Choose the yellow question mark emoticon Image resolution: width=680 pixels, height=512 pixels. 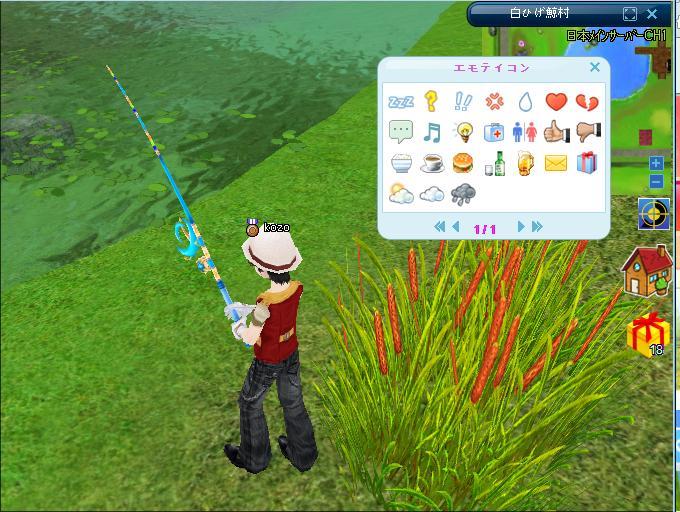(x=432, y=101)
